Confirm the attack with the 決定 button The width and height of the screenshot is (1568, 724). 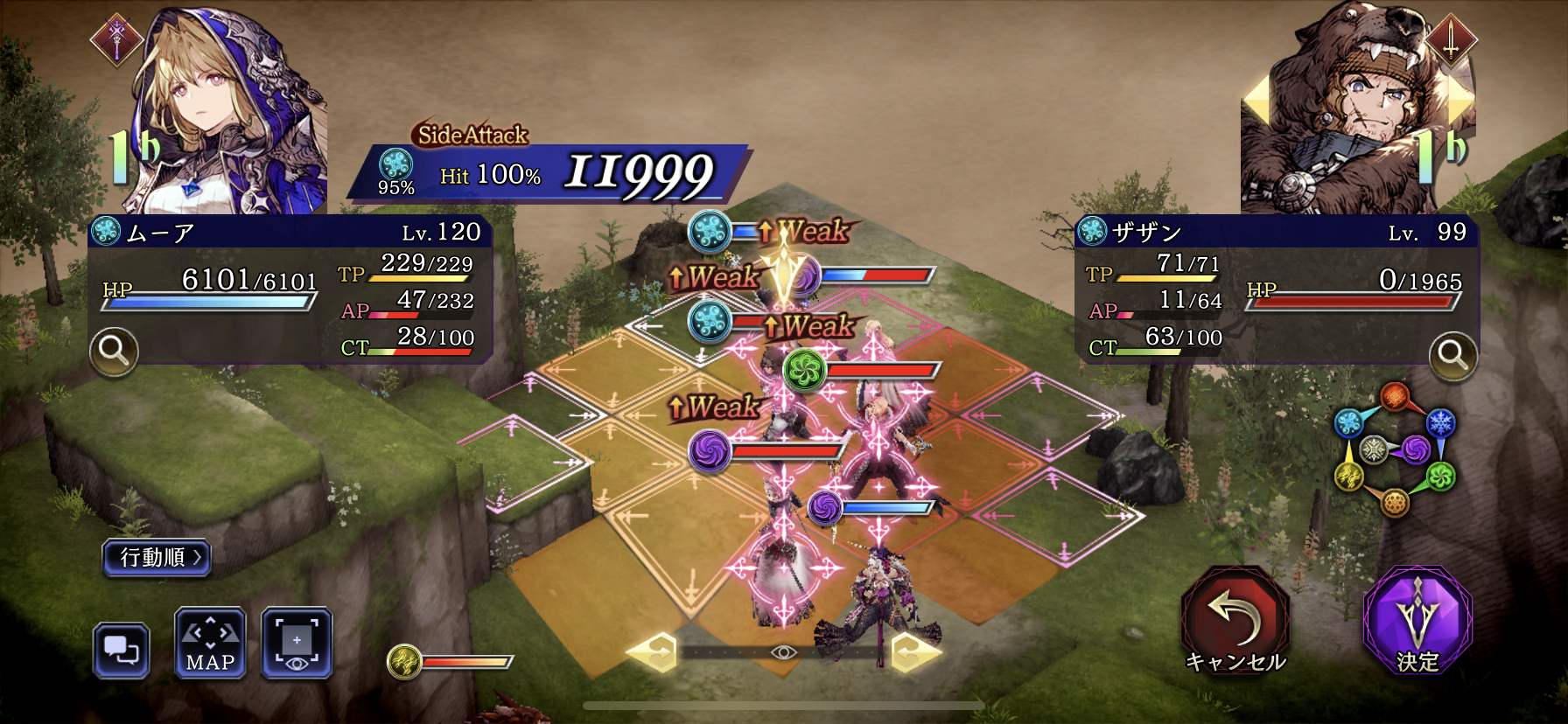point(1417,622)
